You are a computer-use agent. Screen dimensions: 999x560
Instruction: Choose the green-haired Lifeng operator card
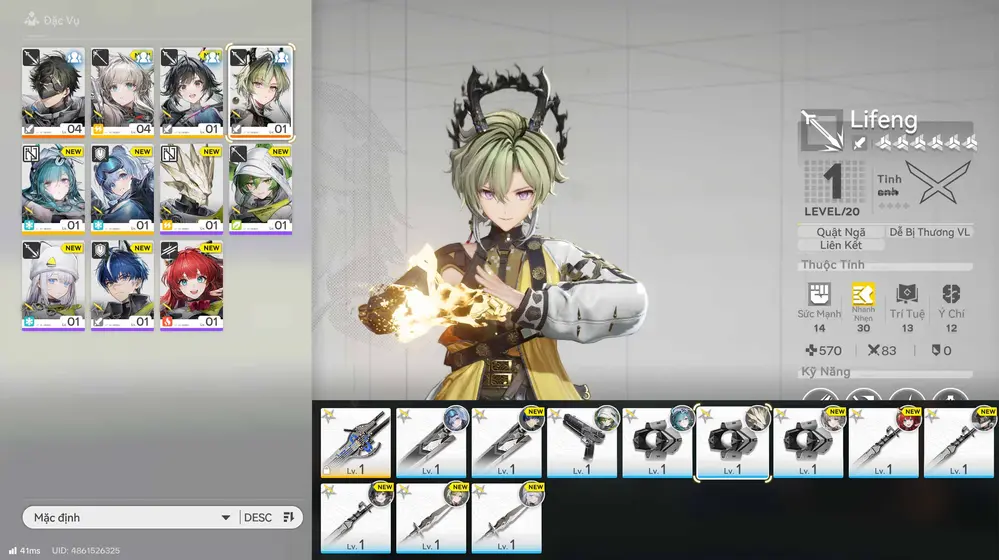click(261, 91)
